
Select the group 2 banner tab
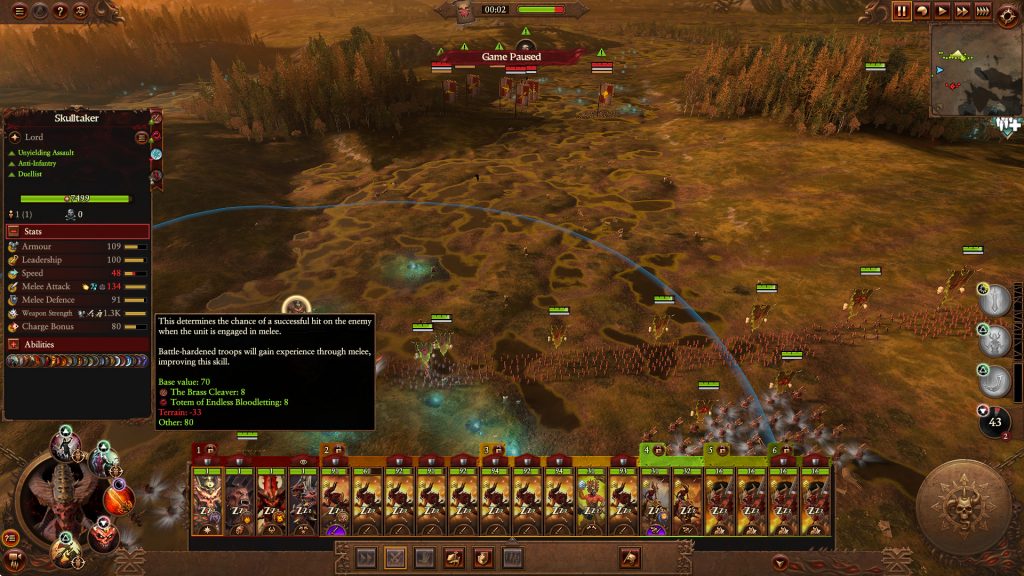[x=332, y=451]
